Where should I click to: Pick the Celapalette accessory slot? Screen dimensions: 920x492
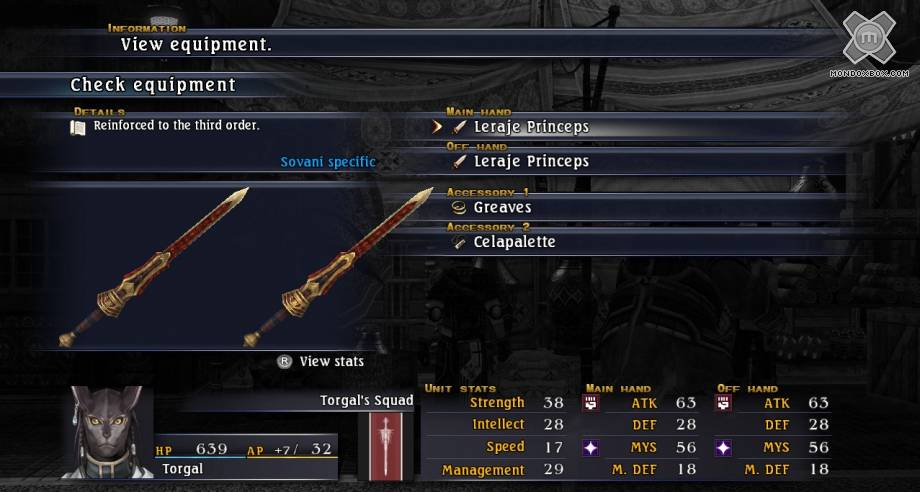[x=514, y=242]
